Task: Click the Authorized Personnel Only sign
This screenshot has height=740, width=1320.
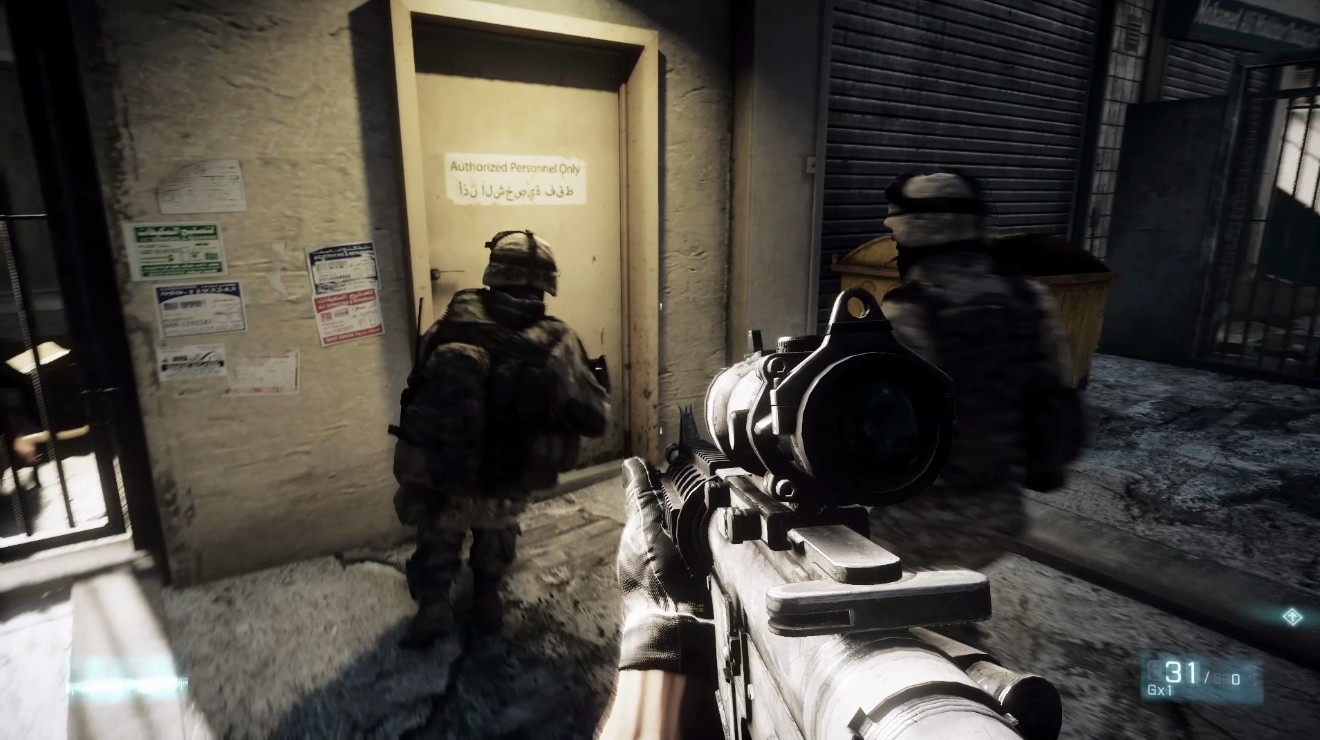Action: [x=516, y=167]
